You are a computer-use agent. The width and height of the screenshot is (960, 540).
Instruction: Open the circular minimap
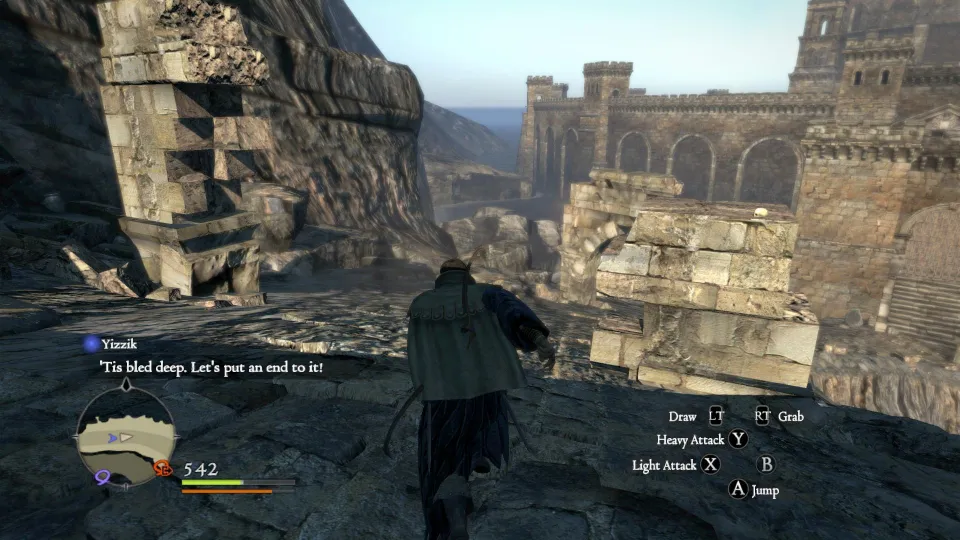click(126, 436)
